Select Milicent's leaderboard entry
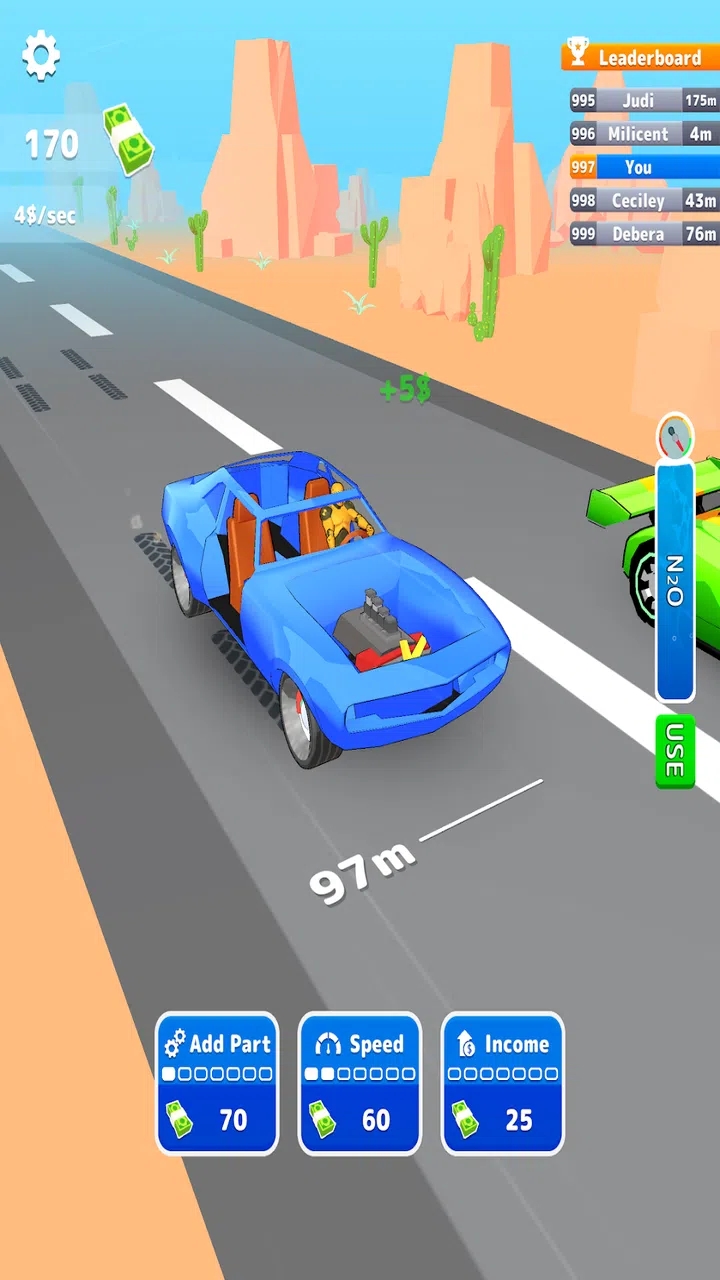 click(x=644, y=133)
